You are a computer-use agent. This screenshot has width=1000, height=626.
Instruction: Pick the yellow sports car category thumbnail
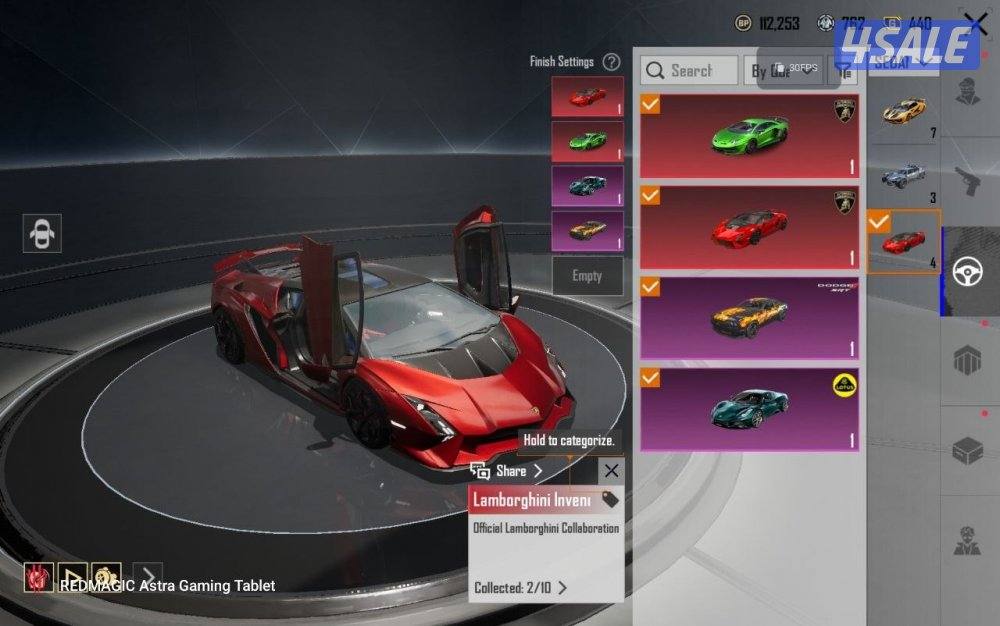(903, 110)
